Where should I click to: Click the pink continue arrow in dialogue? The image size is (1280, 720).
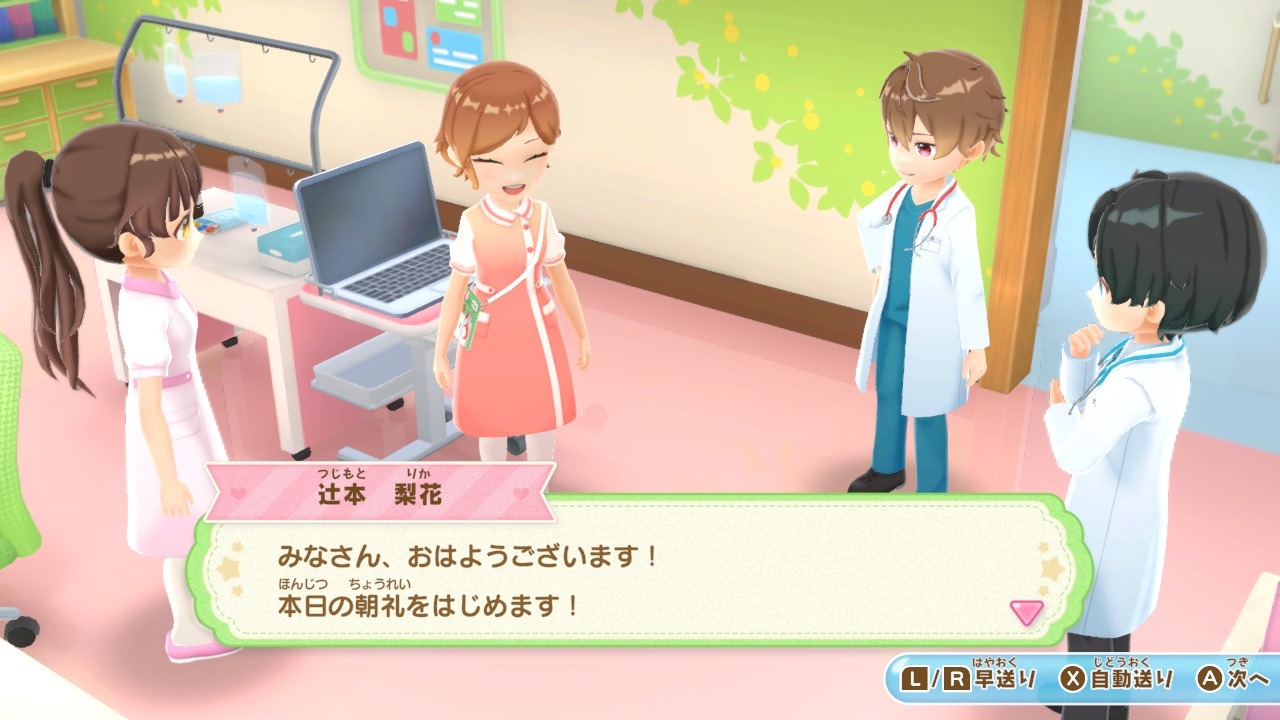[x=1026, y=611]
